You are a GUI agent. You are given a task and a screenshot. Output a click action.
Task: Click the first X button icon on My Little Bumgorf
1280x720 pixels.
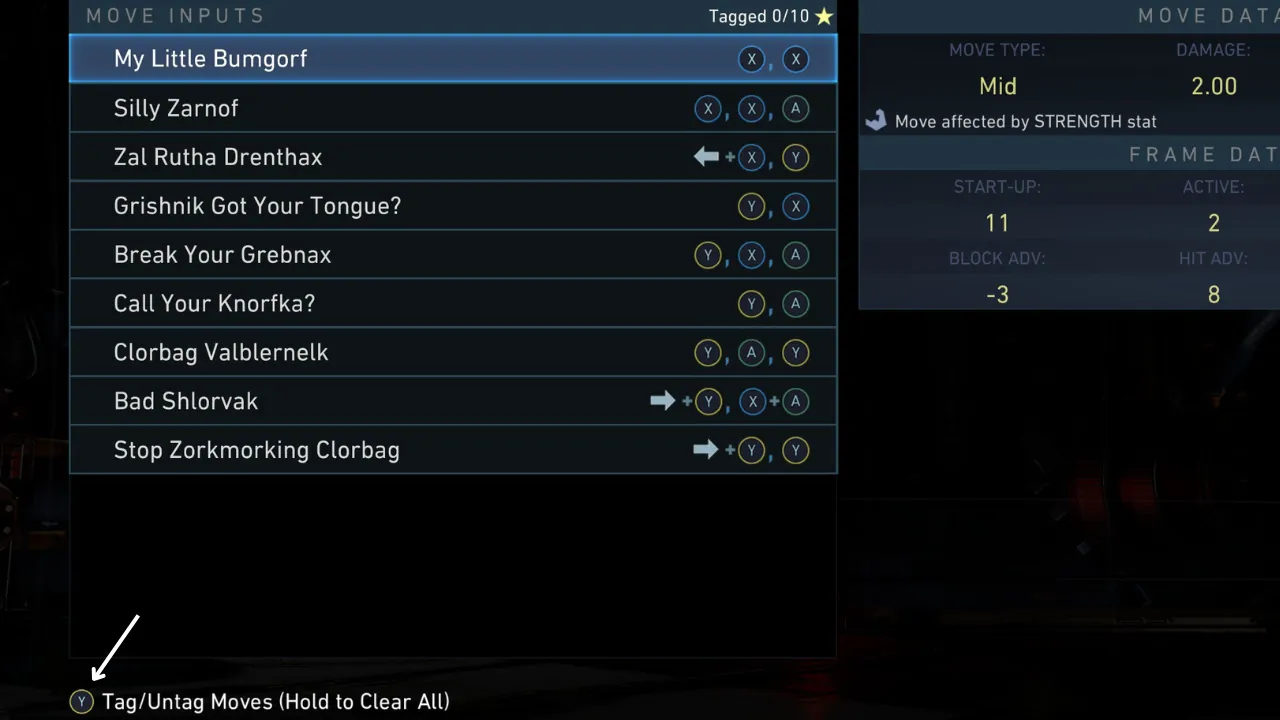tap(751, 59)
